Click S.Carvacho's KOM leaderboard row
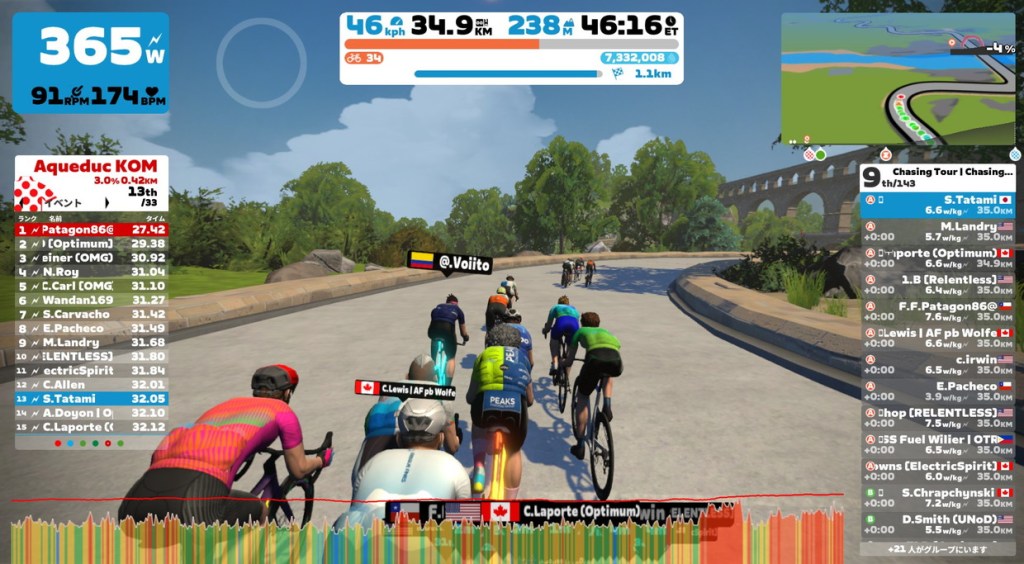The height and width of the screenshot is (564, 1024). click(x=91, y=314)
